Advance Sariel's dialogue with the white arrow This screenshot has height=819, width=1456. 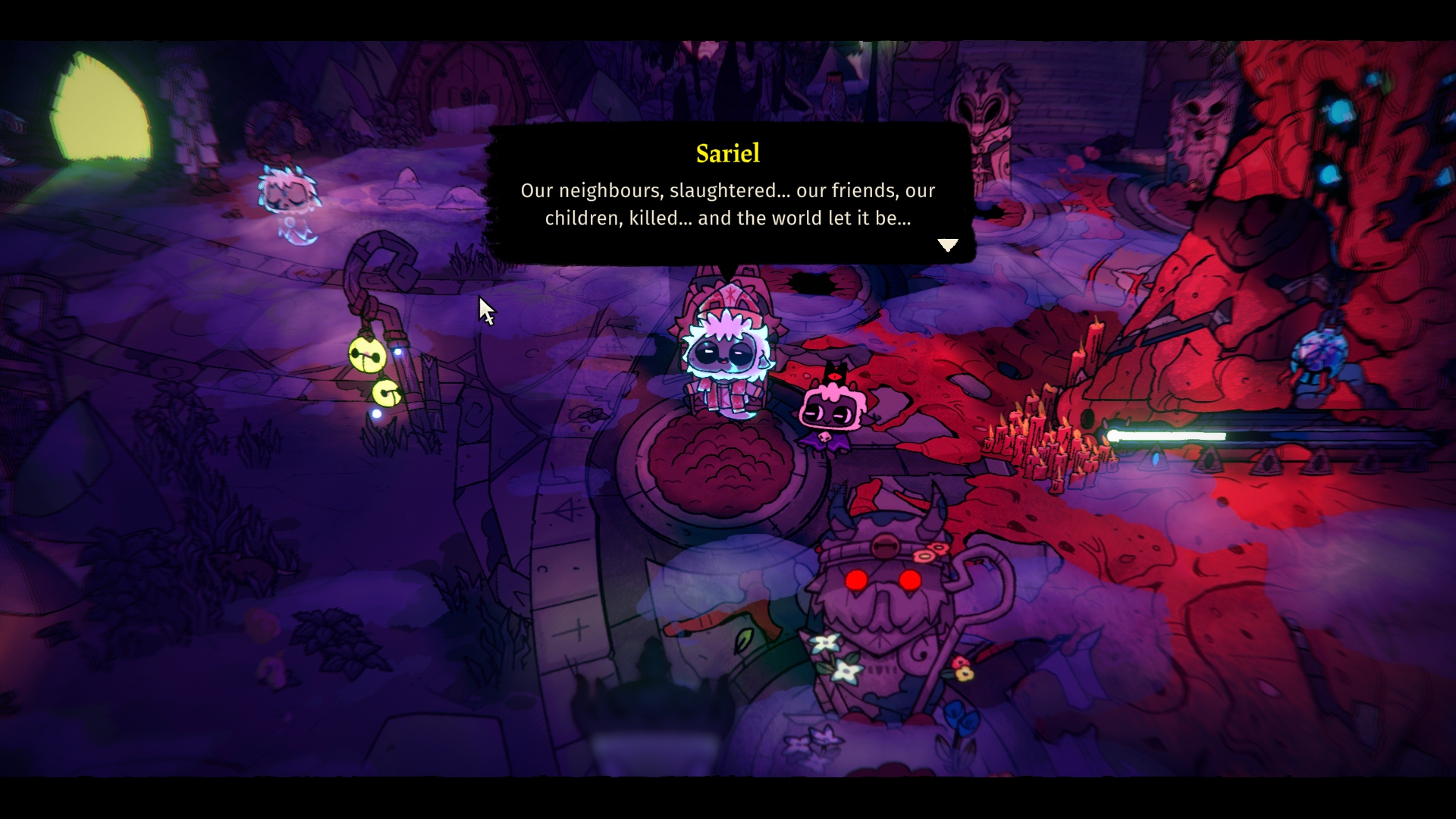click(x=947, y=244)
